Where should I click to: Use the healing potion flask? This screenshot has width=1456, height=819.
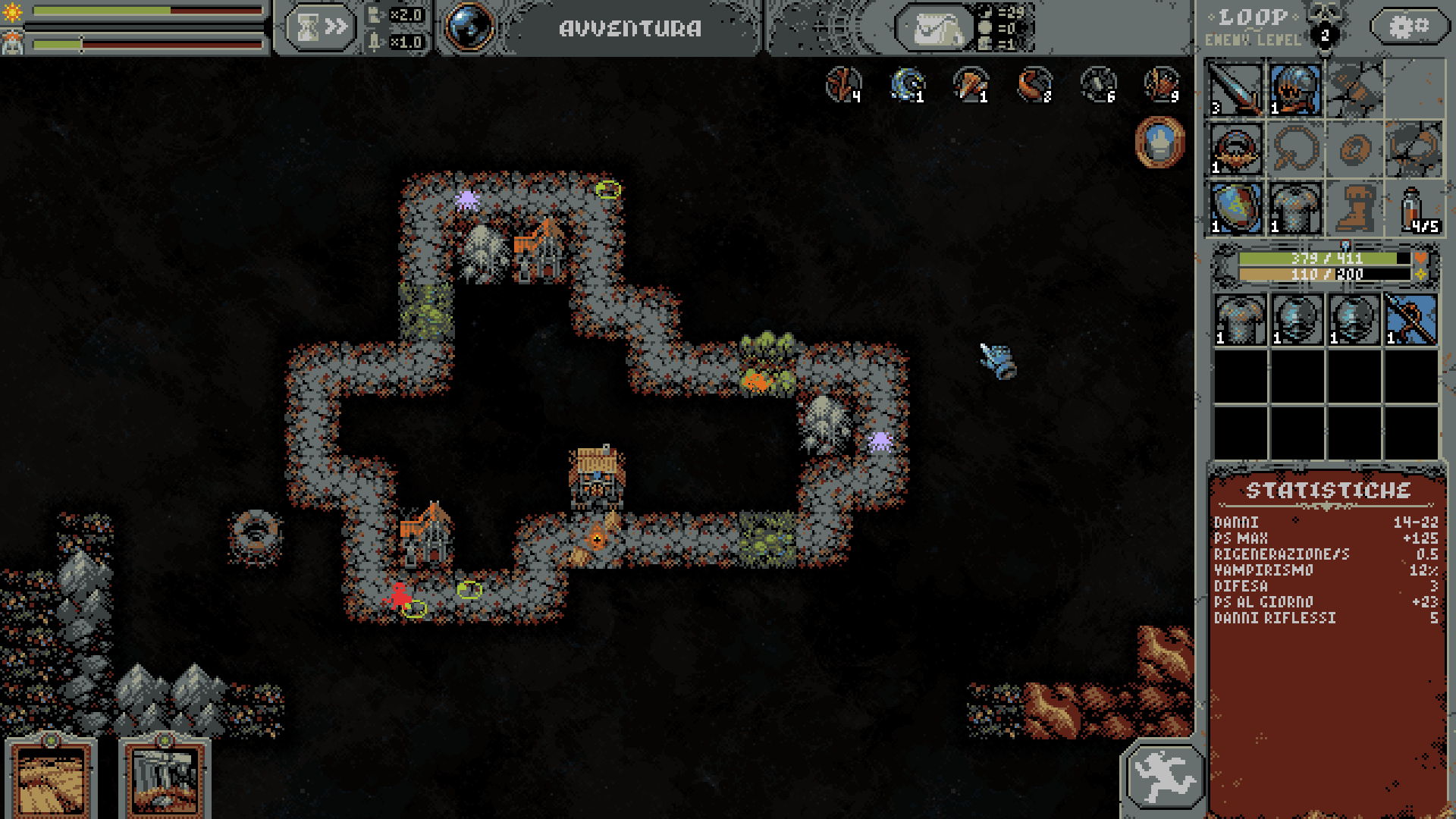(x=1414, y=209)
